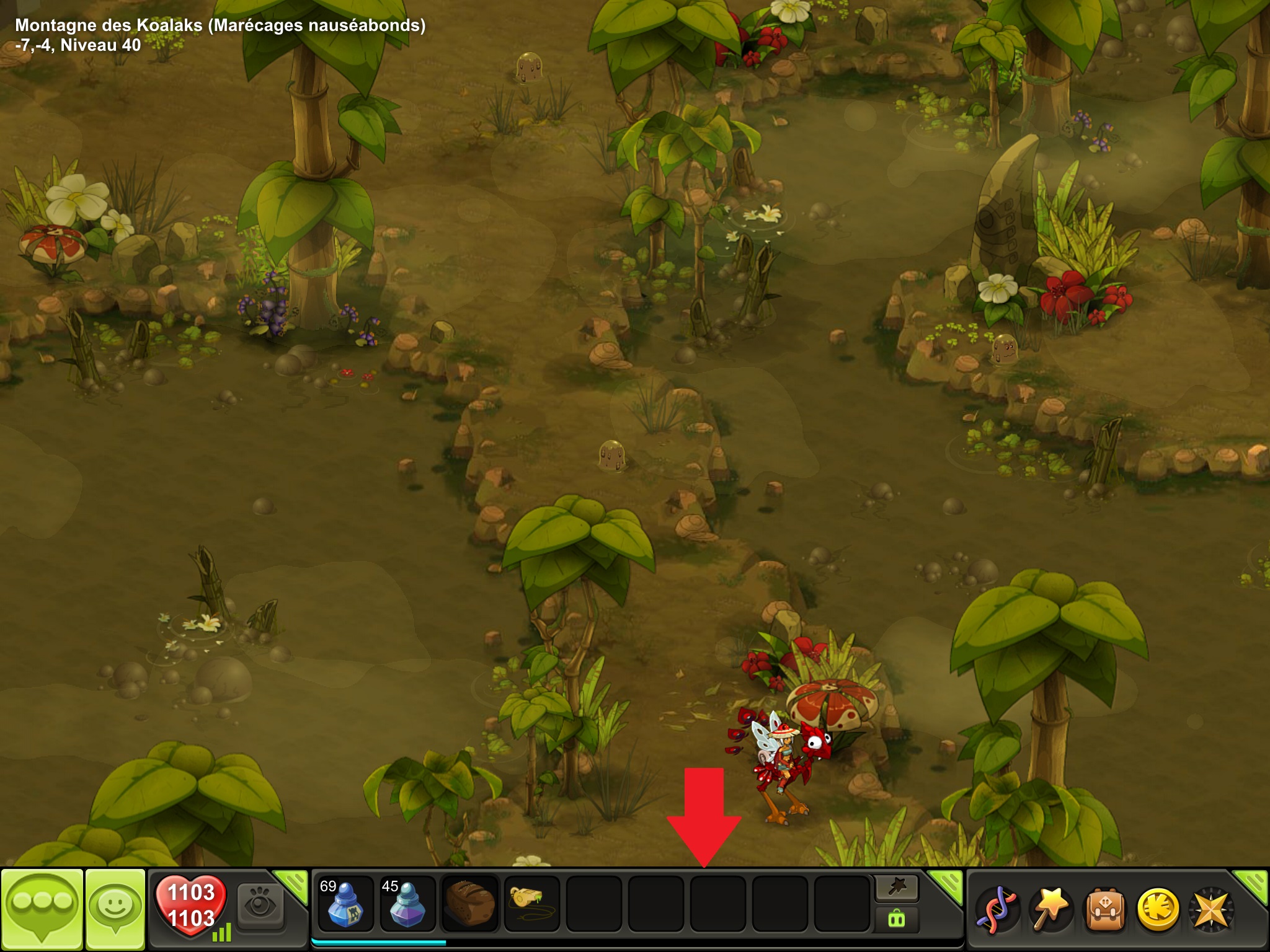Open the gold kama coin shop
This screenshot has height=952, width=1270.
pyautogui.click(x=1157, y=909)
